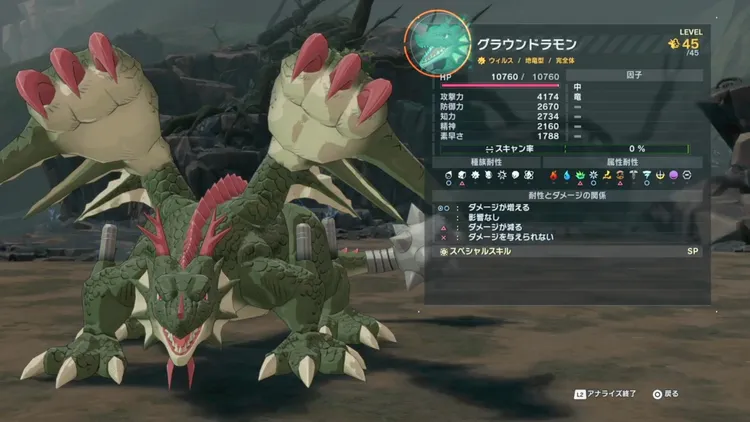Pick the purple orb attribute resistance icon
The width and height of the screenshot is (750, 422).
674,175
